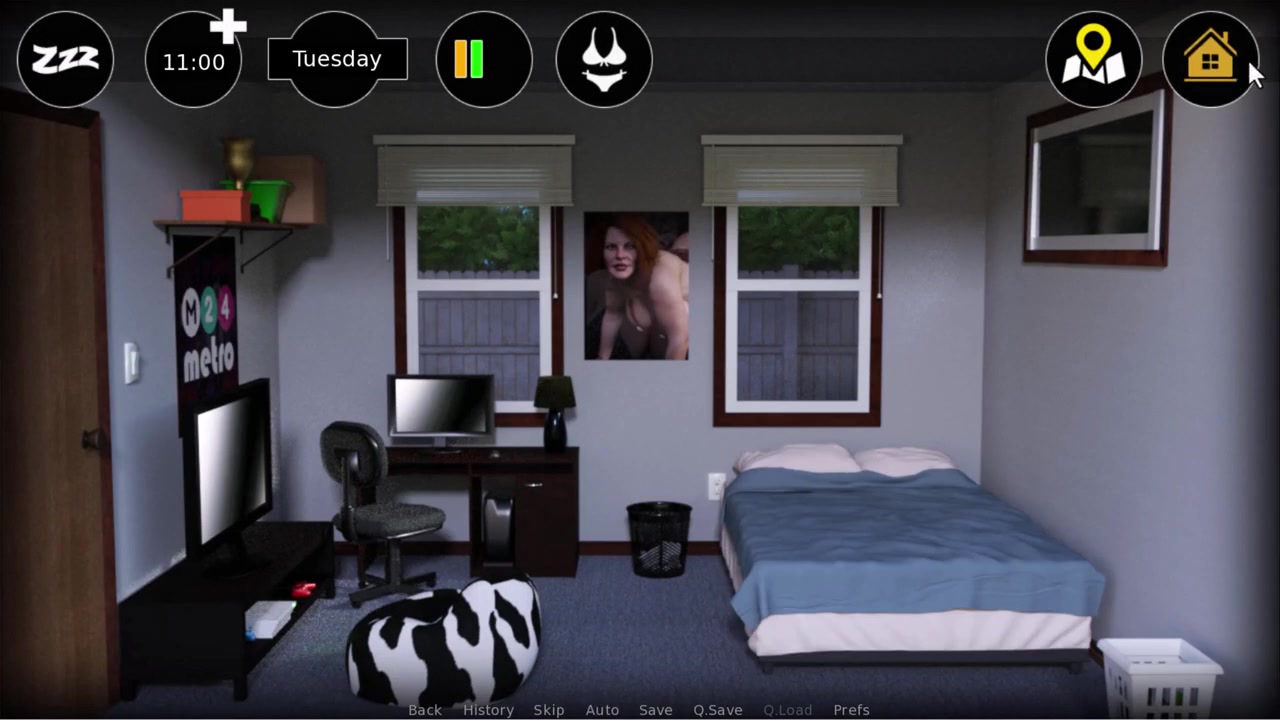Perform a quick save with Q.Save
Screen dimensions: 1280x720
click(x=718, y=710)
